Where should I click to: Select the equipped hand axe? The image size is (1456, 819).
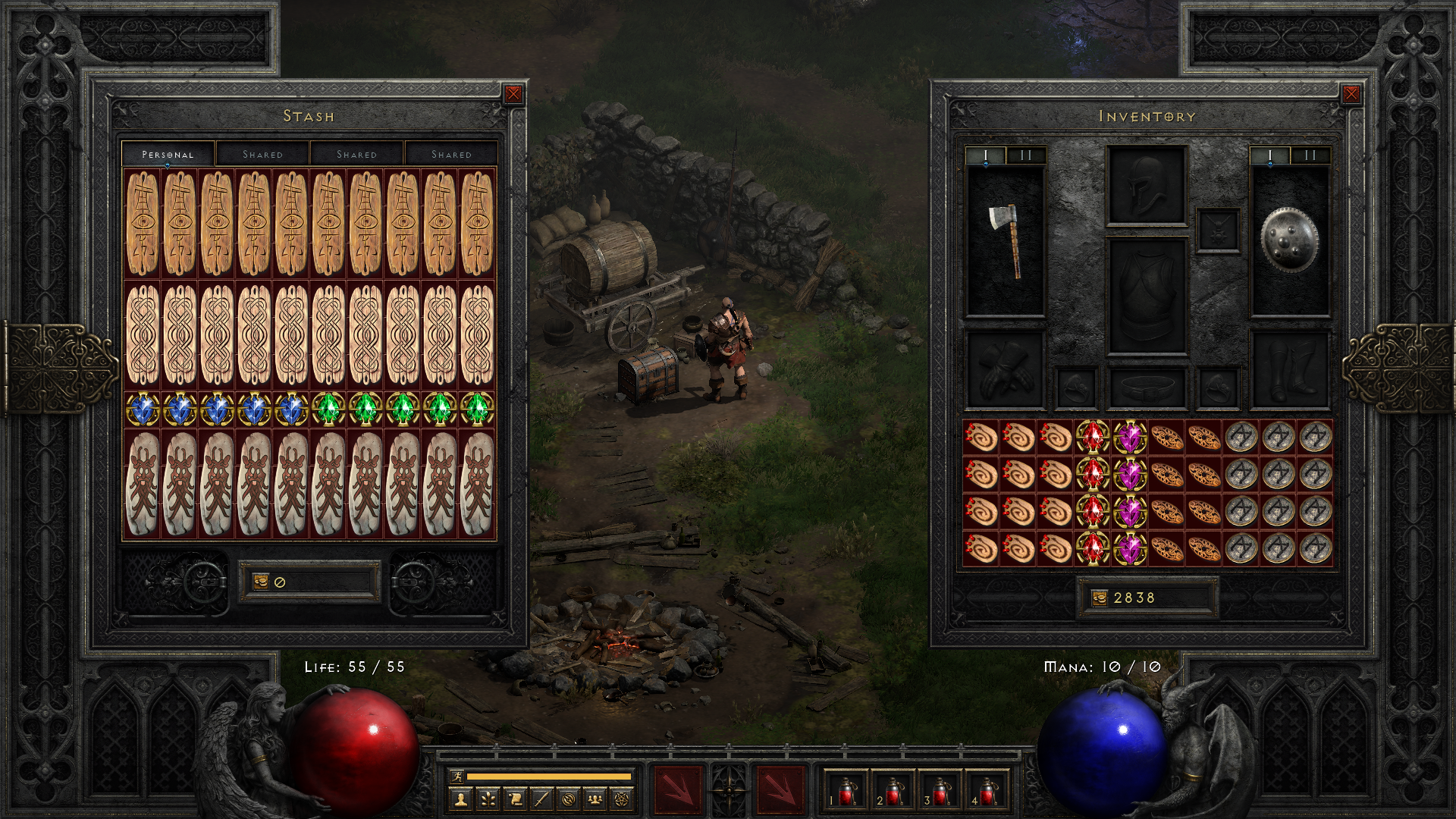1005,240
